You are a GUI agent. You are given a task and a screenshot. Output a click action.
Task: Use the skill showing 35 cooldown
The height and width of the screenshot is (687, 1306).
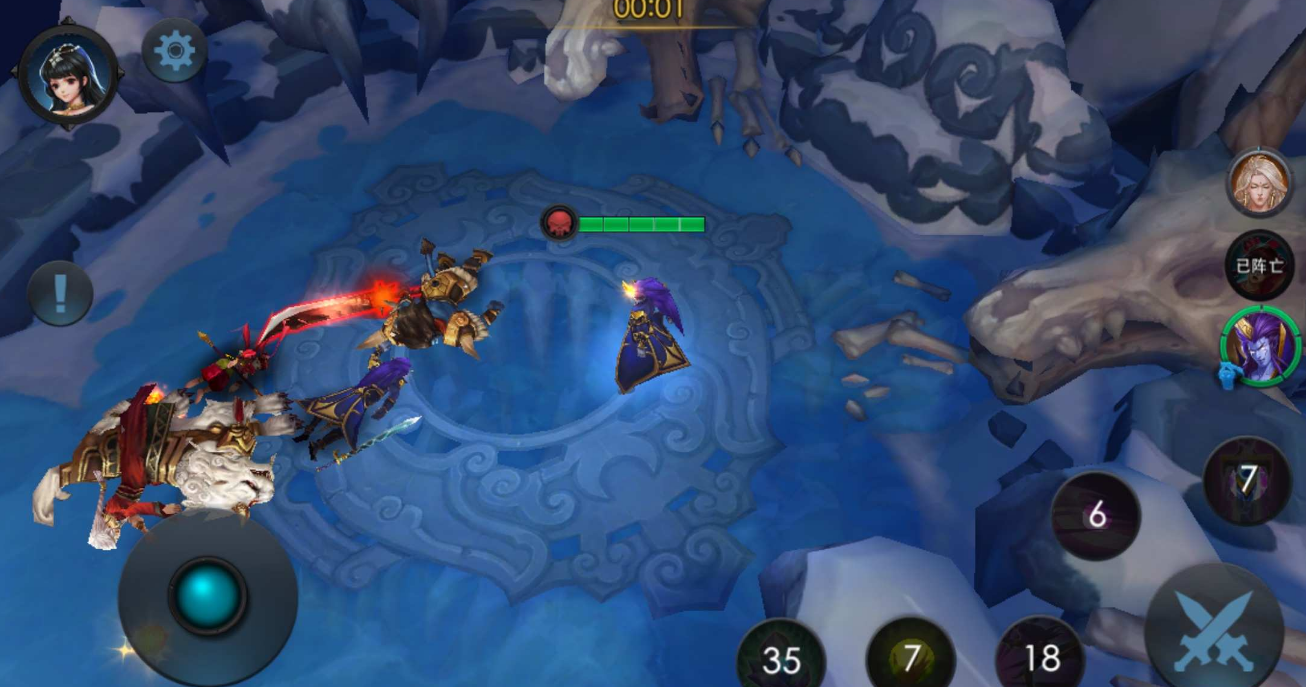781,657
